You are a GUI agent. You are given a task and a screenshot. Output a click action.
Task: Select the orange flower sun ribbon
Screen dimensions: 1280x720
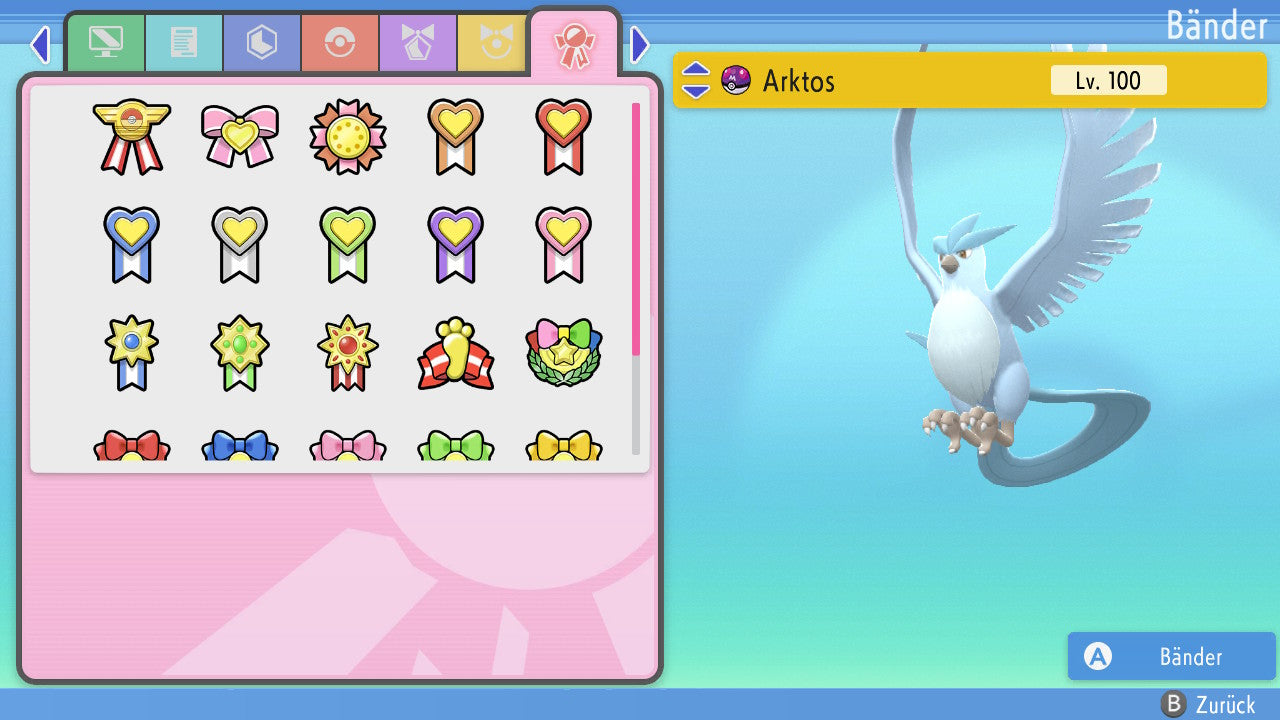[347, 135]
